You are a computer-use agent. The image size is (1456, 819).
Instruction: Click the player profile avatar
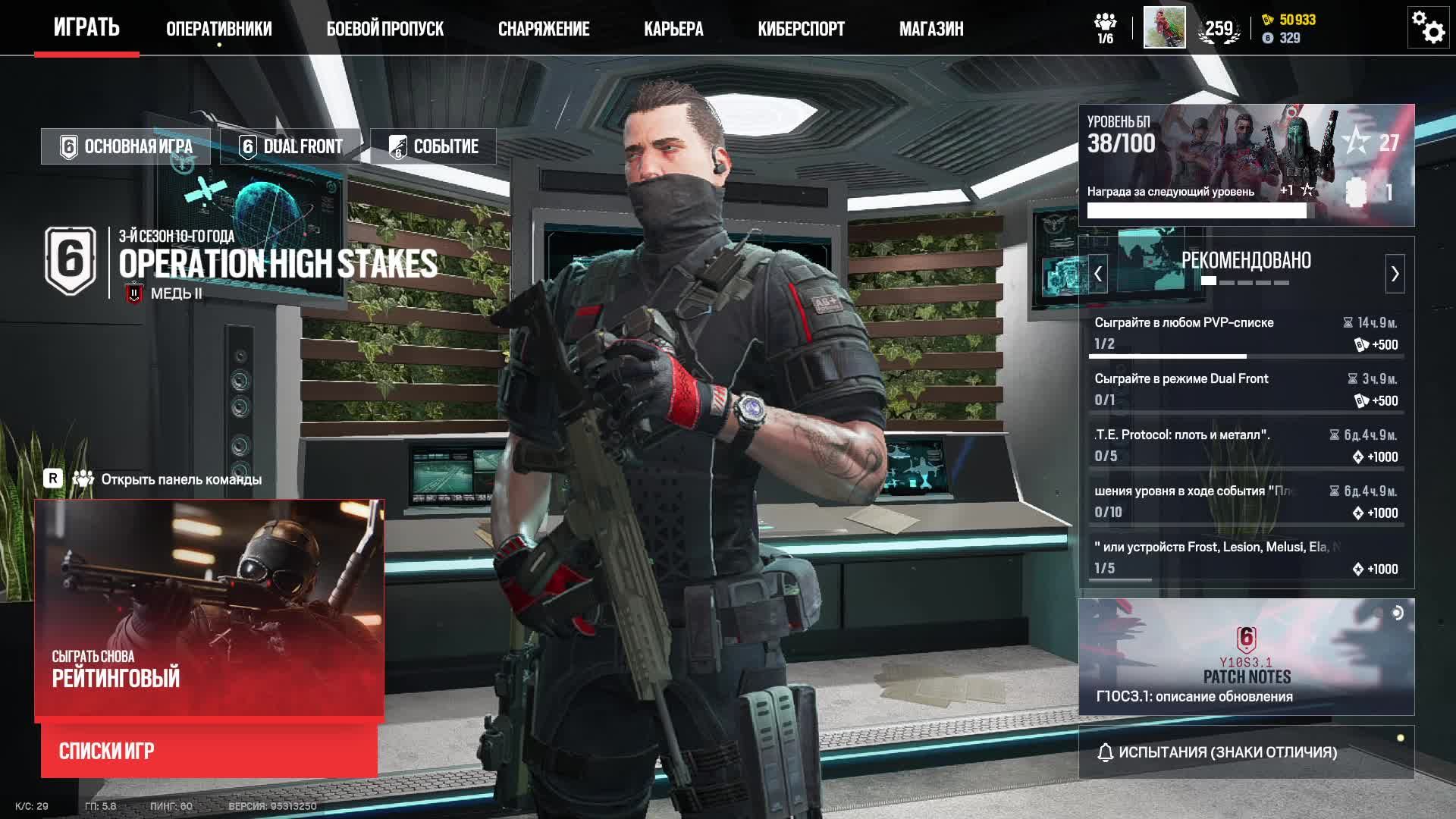click(1164, 28)
